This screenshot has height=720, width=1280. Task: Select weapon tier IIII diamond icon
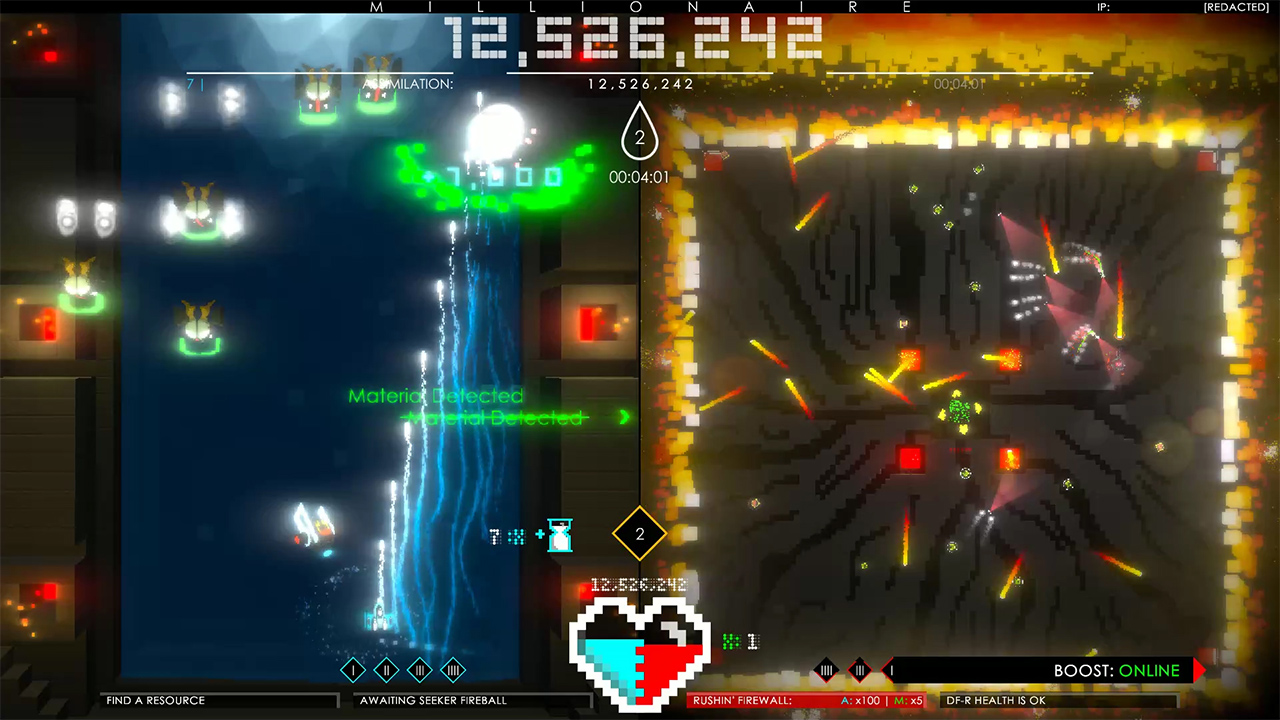452,670
